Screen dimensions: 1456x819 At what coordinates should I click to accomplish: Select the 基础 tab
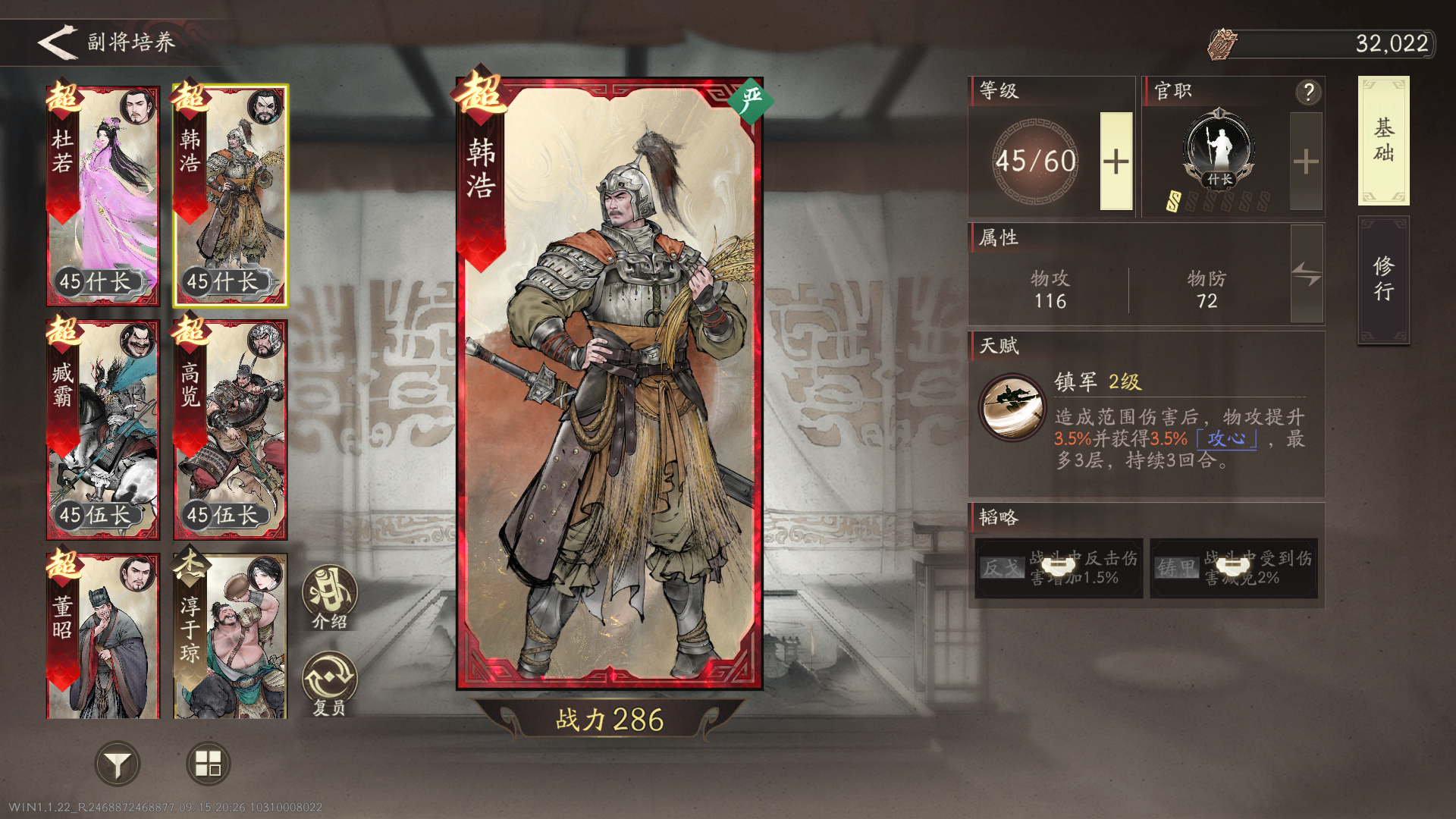click(1383, 140)
